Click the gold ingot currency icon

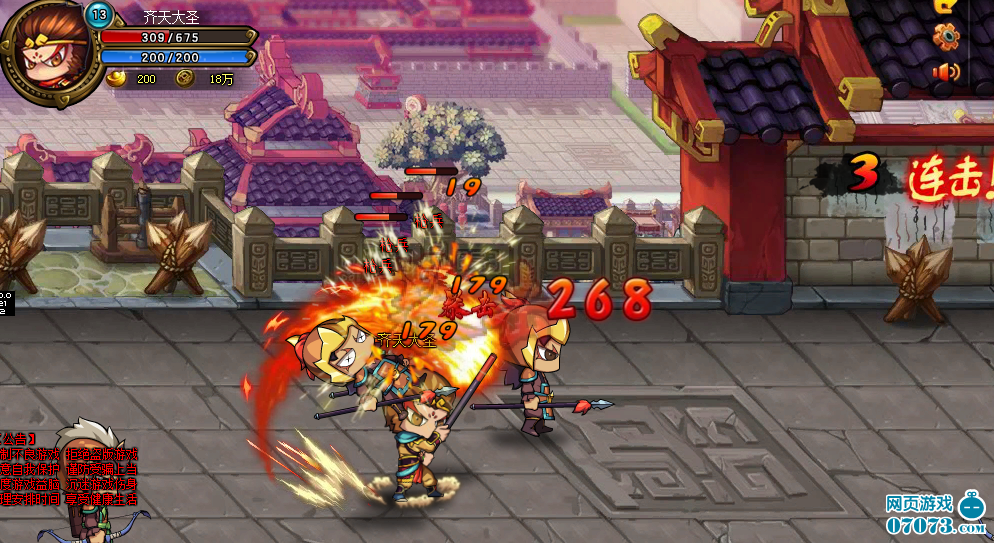point(118,78)
